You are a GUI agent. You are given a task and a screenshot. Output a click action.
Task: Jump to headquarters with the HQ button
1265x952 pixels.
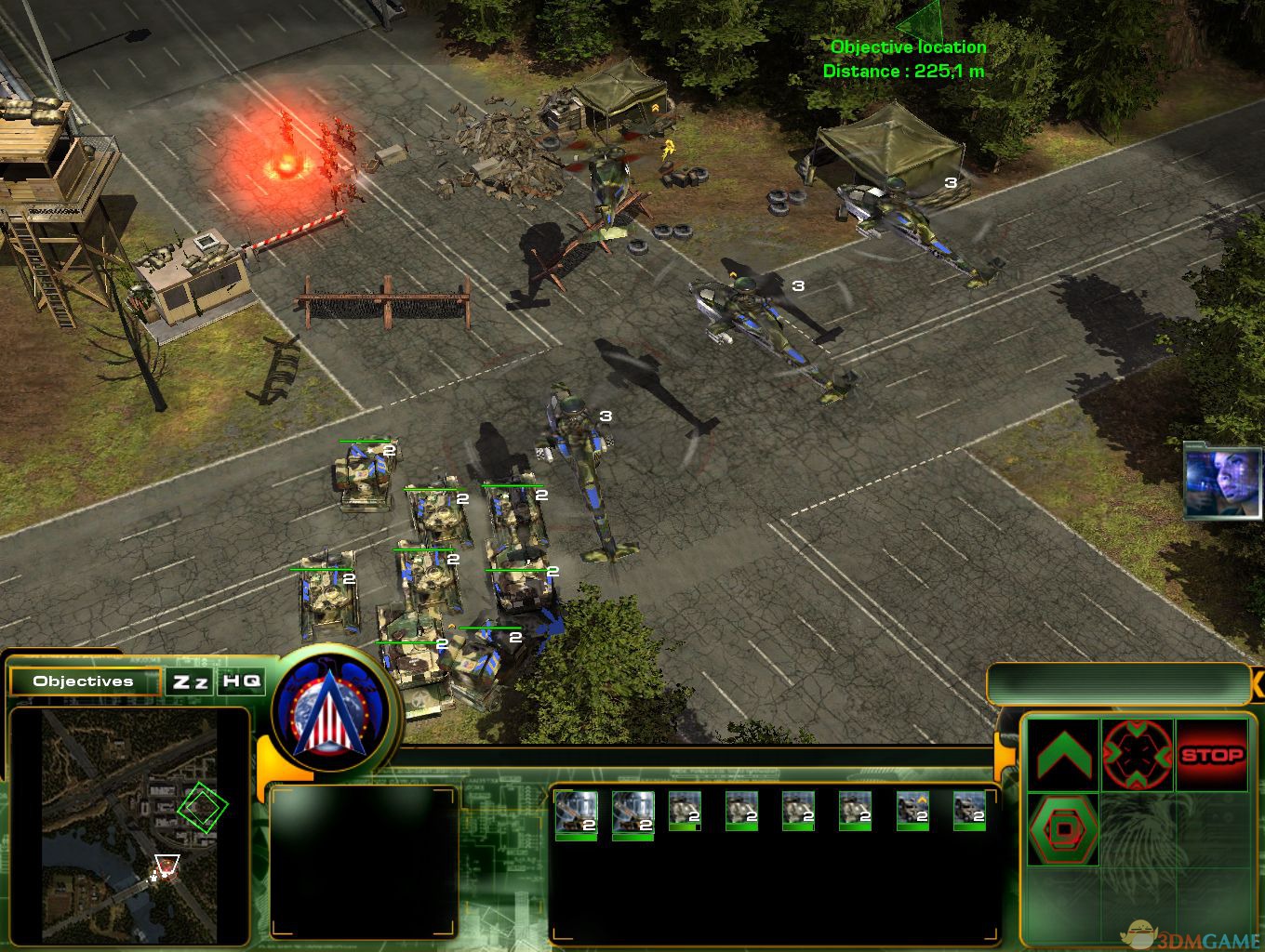pyautogui.click(x=241, y=681)
